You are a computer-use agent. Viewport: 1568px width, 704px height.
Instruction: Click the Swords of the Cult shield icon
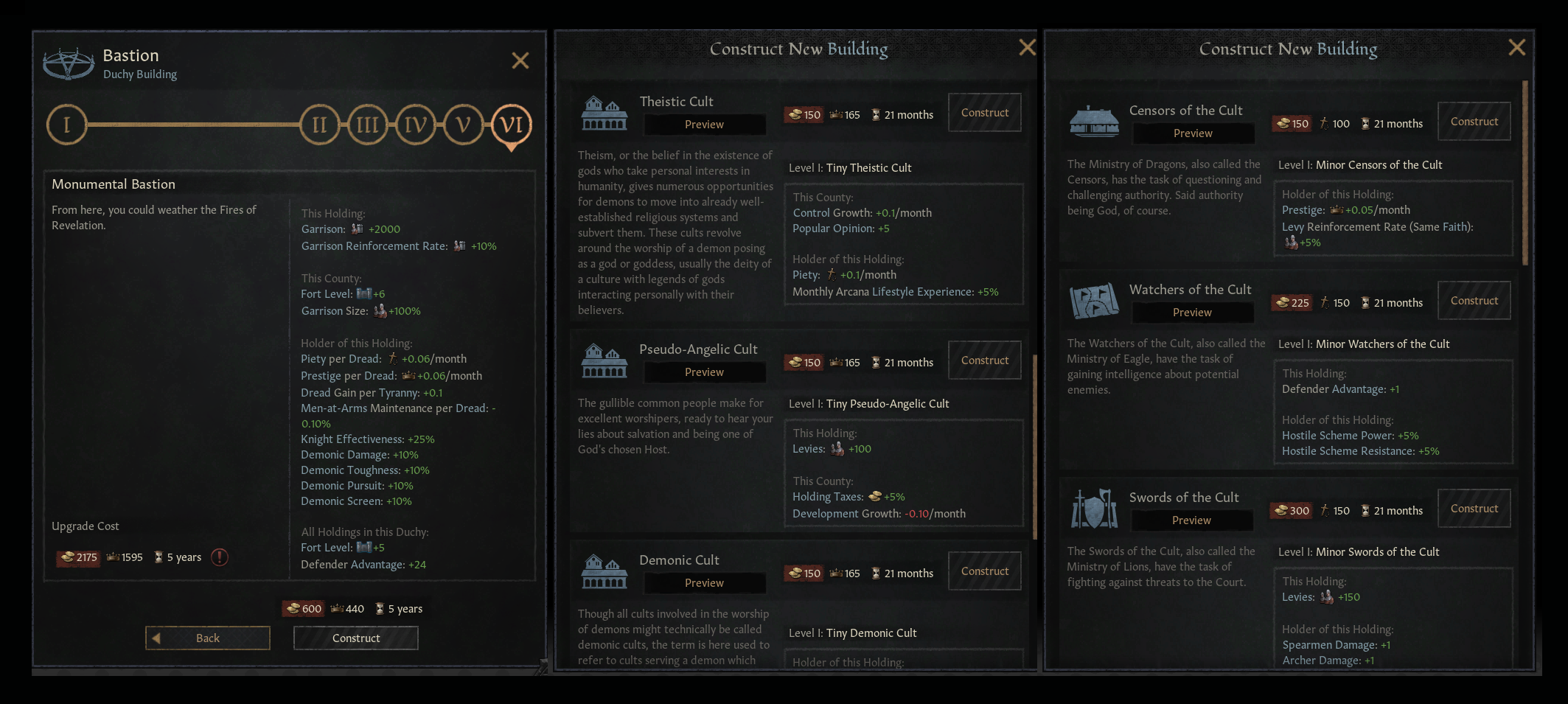point(1093,509)
